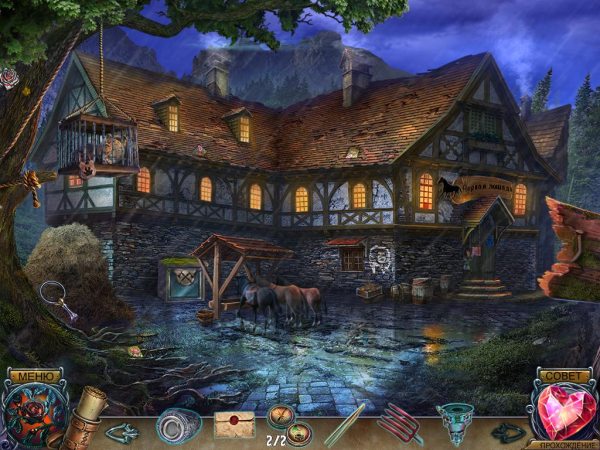Select the thin stick inventory item
600x450 pixels.
(x=343, y=422)
